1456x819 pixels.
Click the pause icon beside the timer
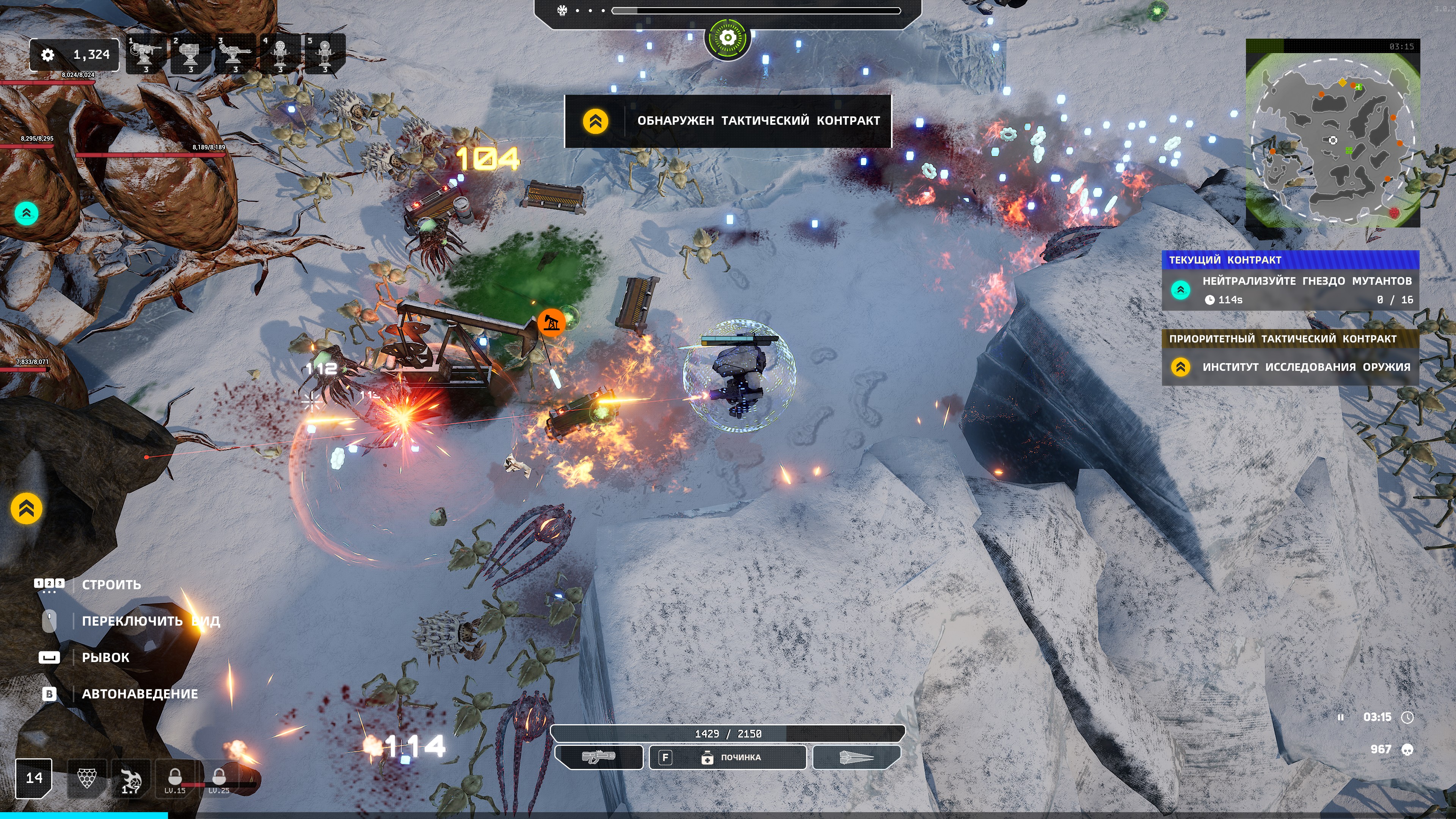(x=1340, y=717)
